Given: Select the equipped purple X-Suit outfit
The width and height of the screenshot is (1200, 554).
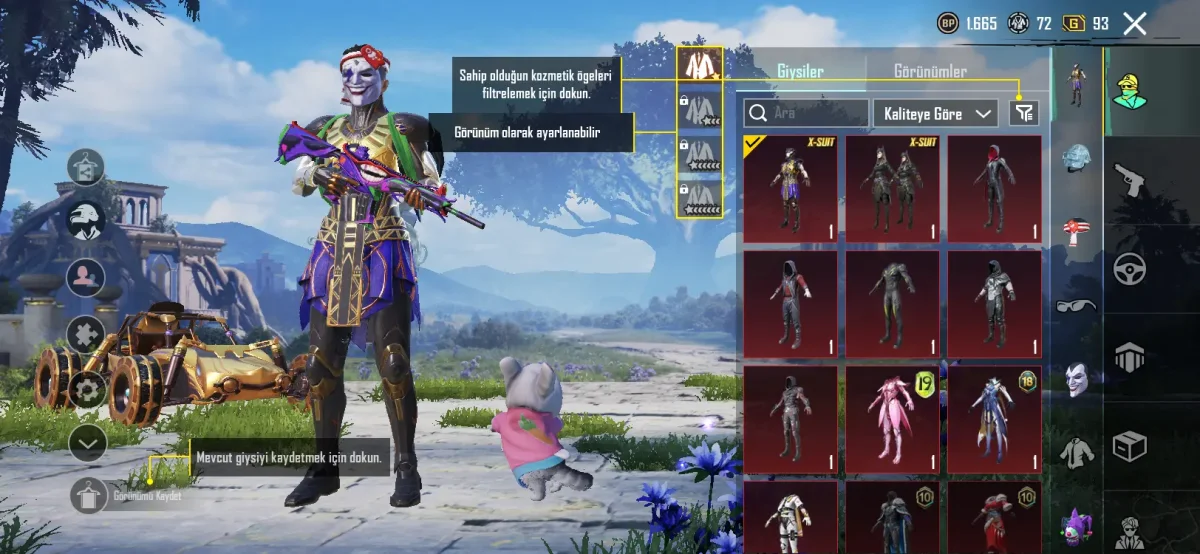Looking at the screenshot, I should 790,188.
